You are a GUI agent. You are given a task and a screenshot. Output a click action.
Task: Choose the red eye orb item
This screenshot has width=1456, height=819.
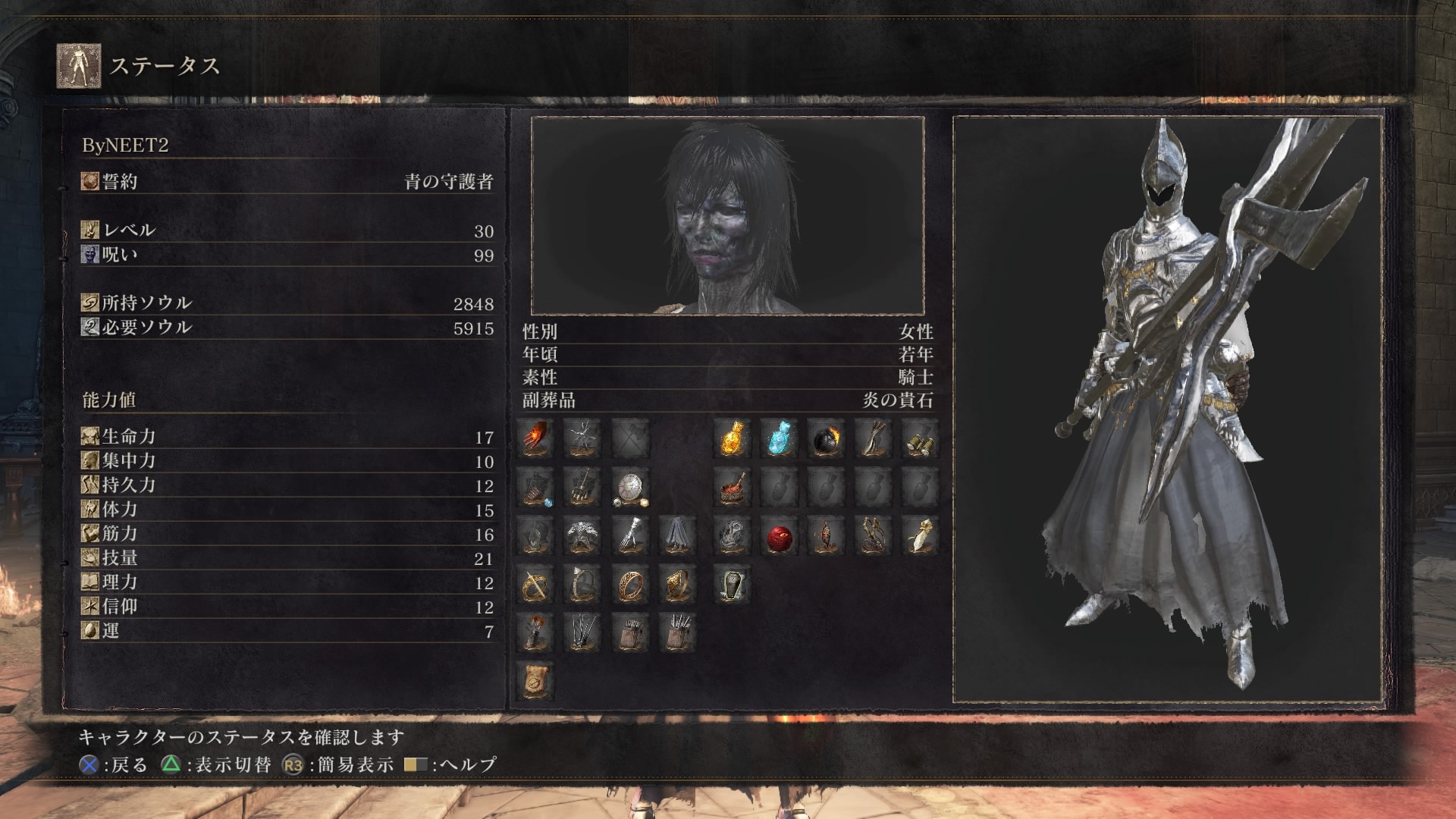pyautogui.click(x=779, y=536)
